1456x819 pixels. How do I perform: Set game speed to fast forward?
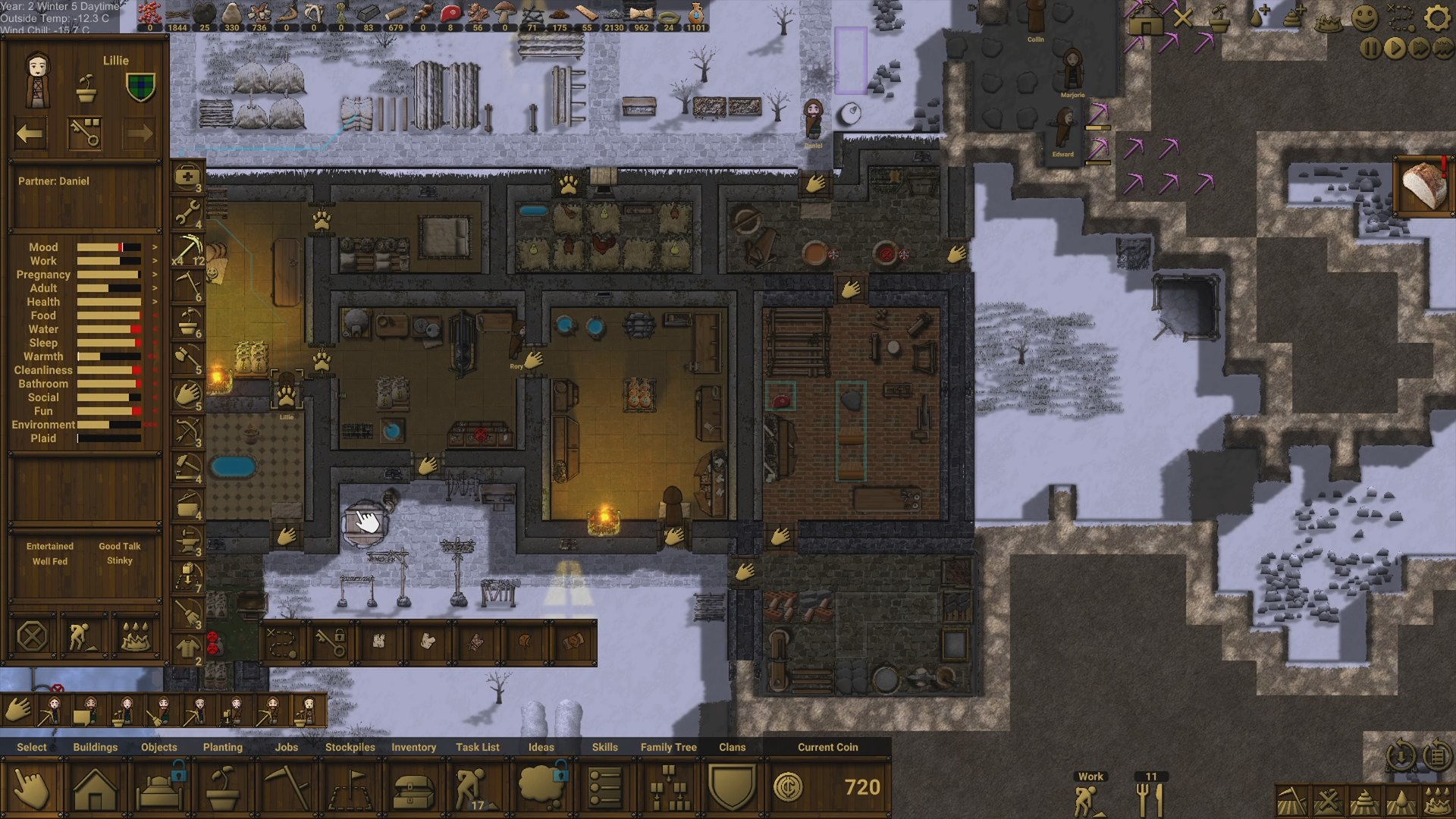[x=1419, y=49]
